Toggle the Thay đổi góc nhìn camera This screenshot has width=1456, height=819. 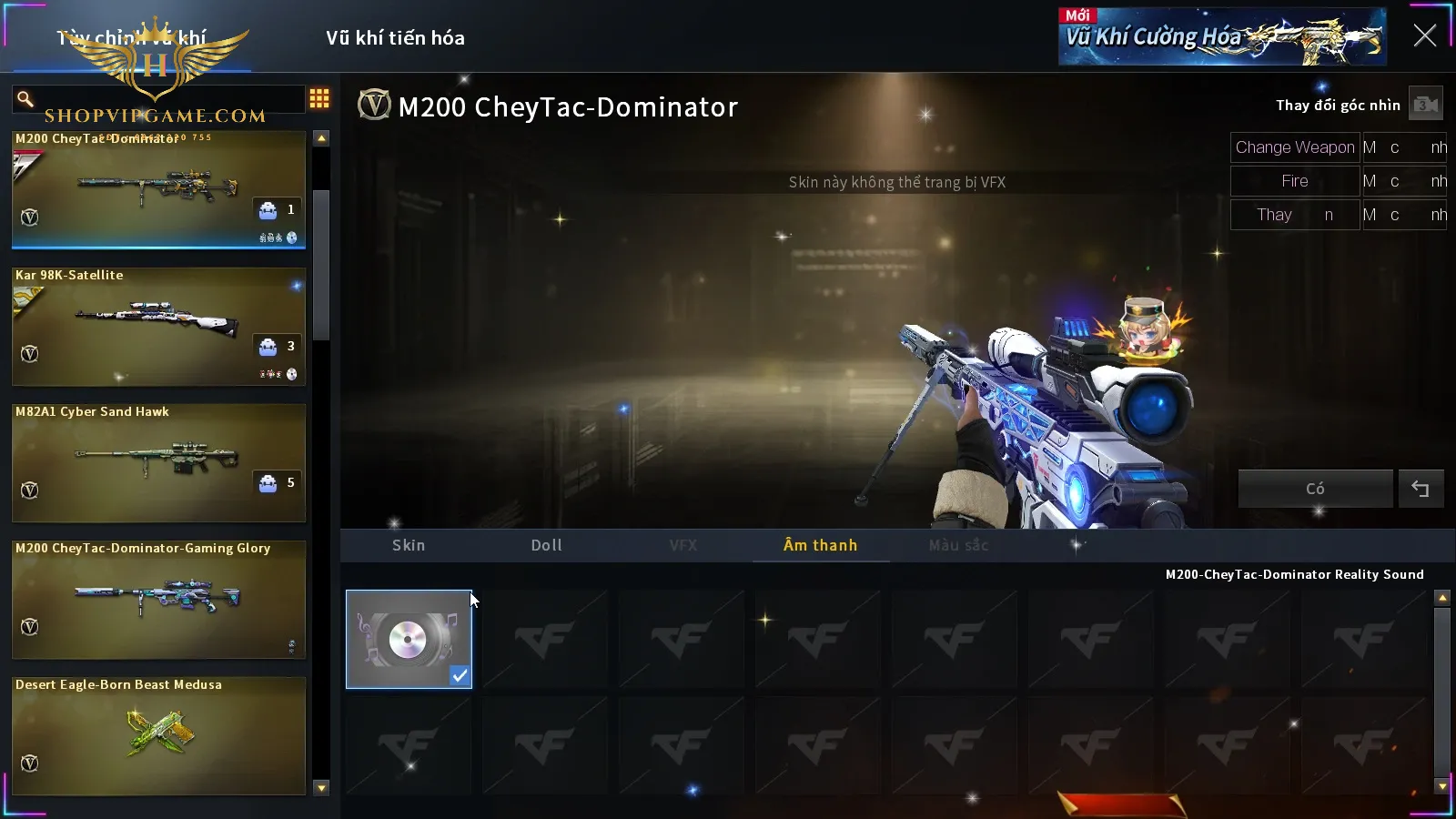pyautogui.click(x=1425, y=105)
